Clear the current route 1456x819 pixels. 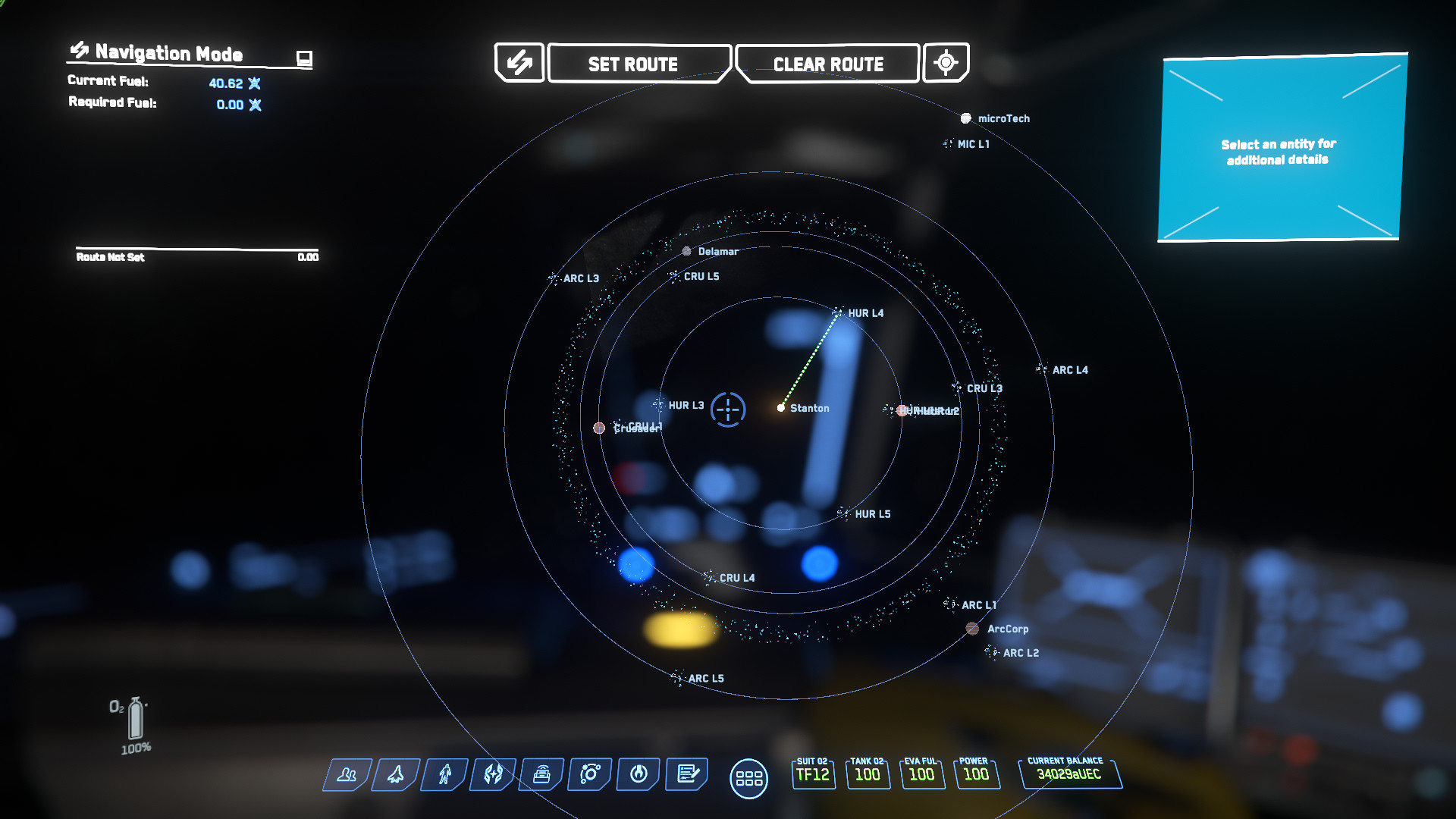827,64
